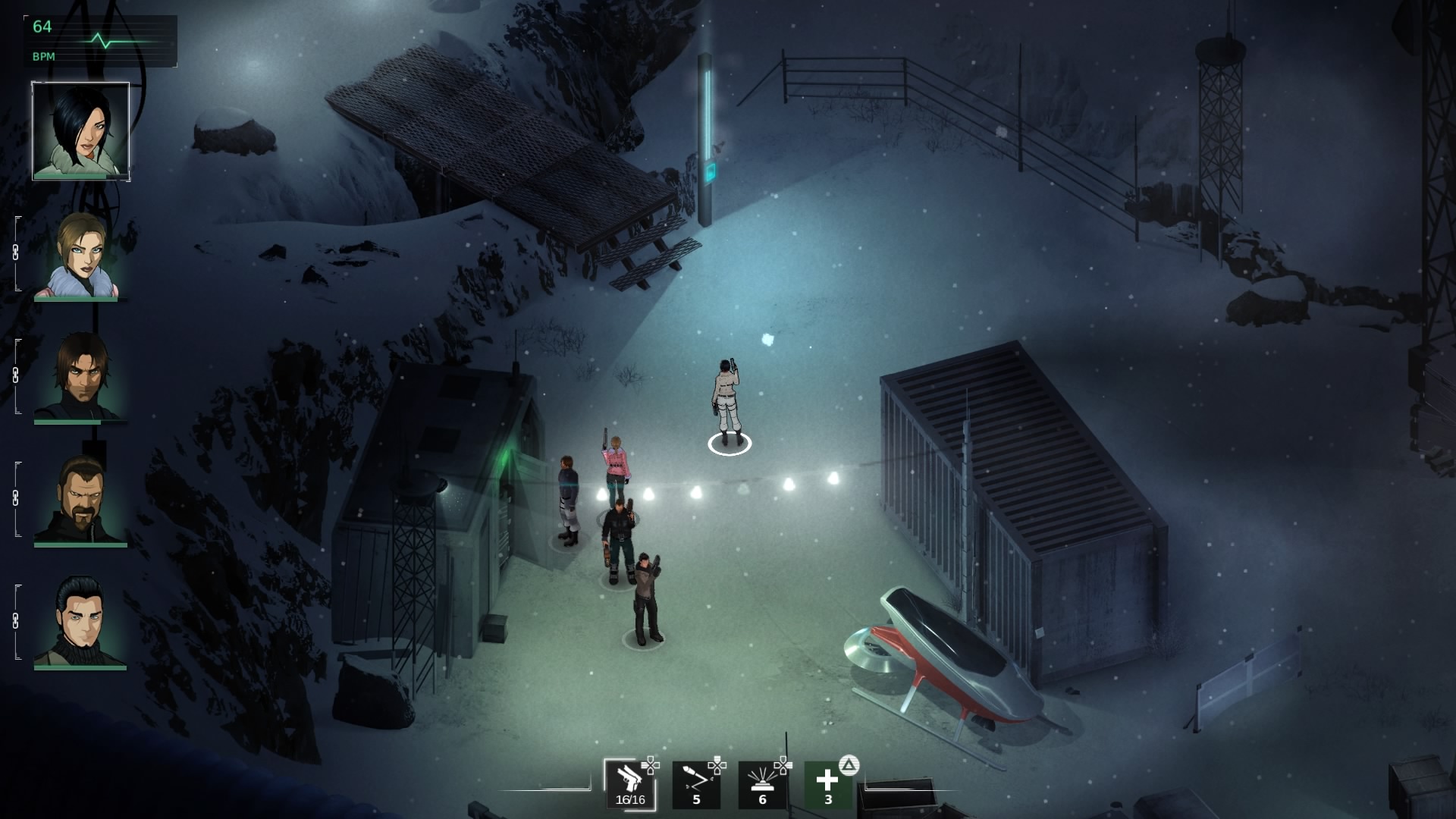Toggle chain link beside goateed man portrait
This screenshot has height=819, width=1456.
coord(16,499)
